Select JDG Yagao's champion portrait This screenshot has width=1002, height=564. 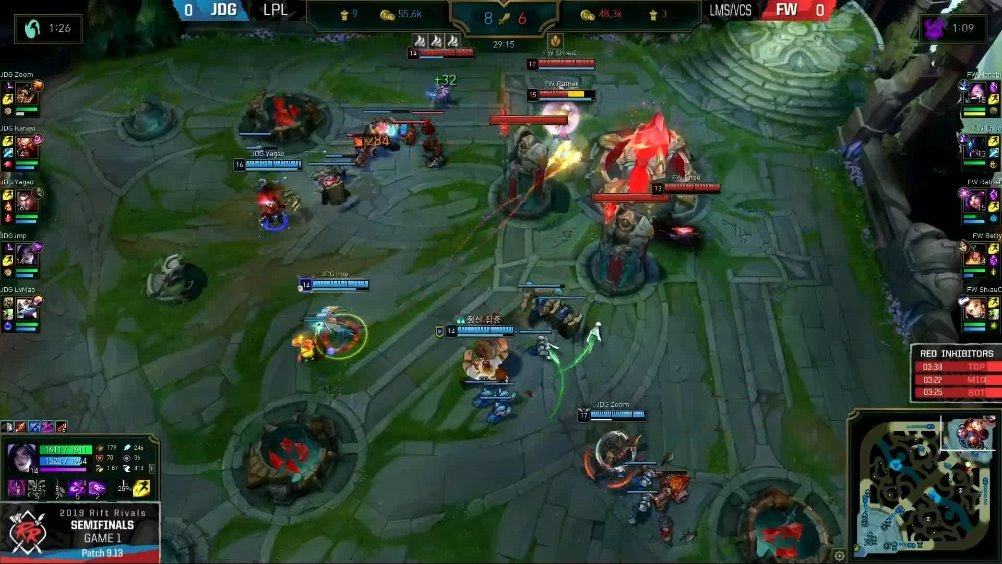[25, 202]
